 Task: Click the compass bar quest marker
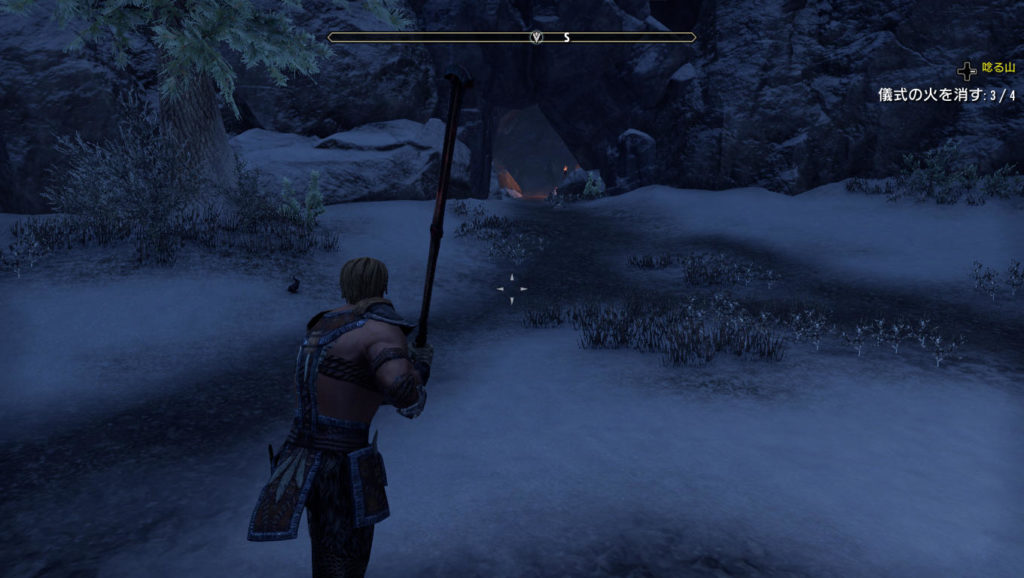[x=537, y=37]
